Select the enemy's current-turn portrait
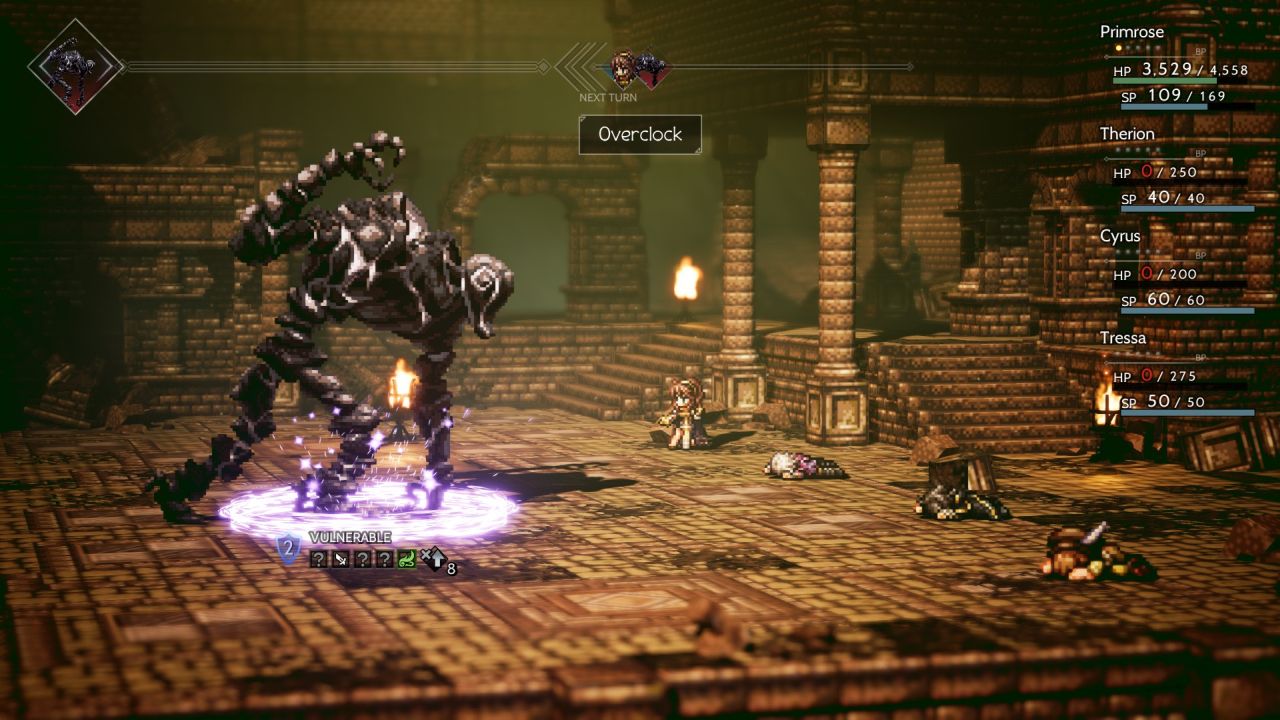 [x=75, y=66]
